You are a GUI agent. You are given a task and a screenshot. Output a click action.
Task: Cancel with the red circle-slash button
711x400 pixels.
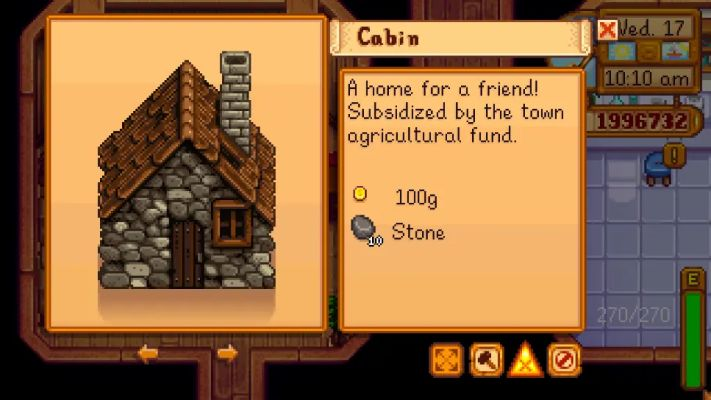pyautogui.click(x=564, y=359)
